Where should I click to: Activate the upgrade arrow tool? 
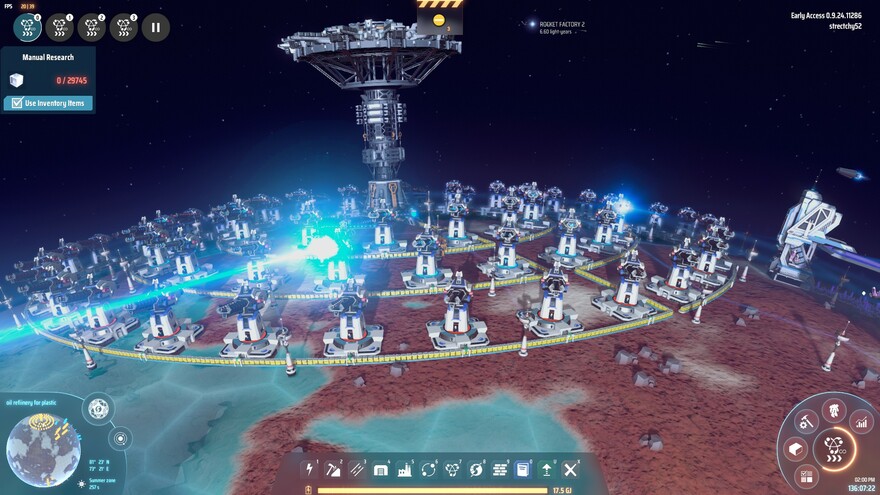click(547, 469)
